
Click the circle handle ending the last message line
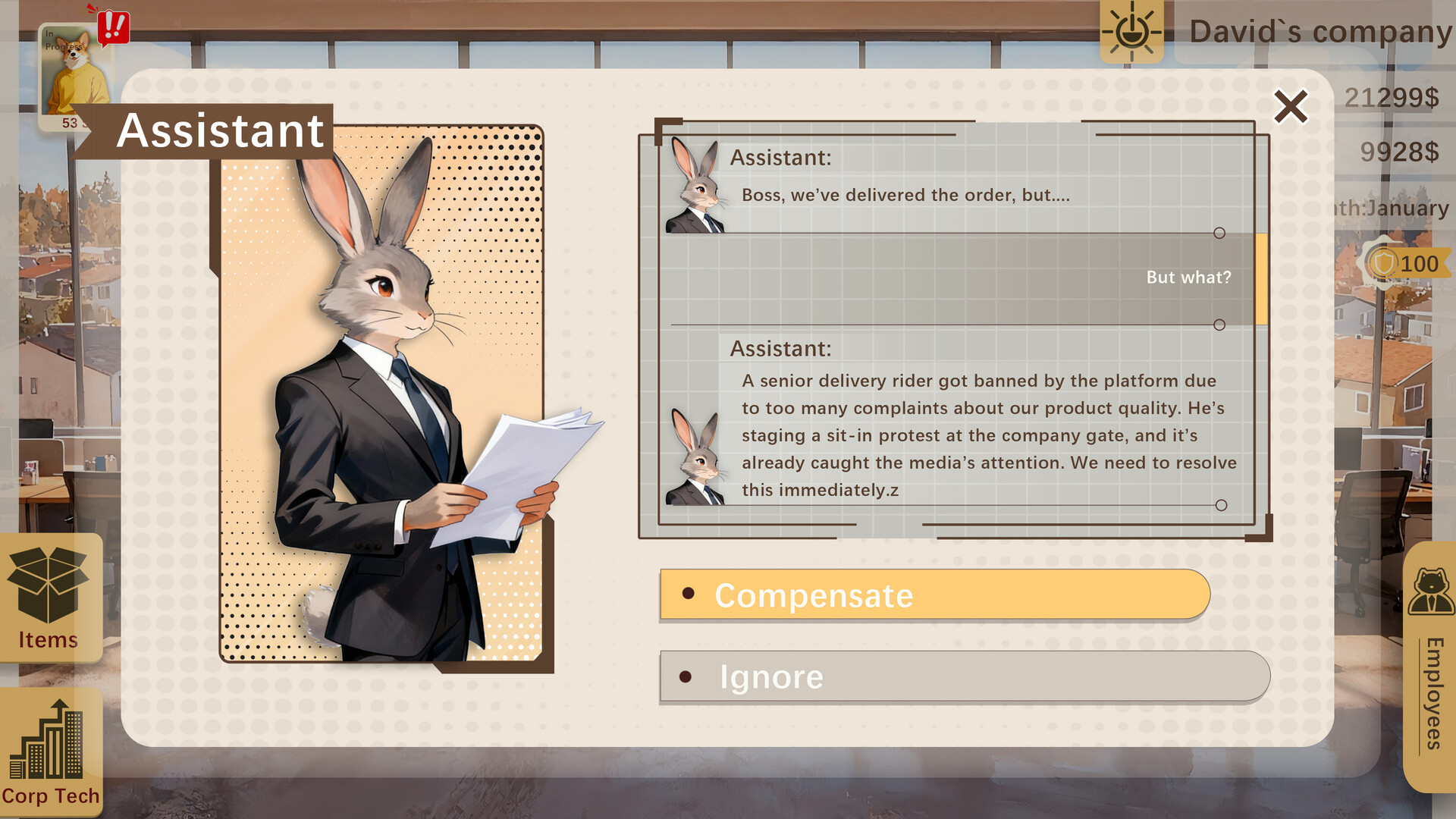click(x=1219, y=504)
